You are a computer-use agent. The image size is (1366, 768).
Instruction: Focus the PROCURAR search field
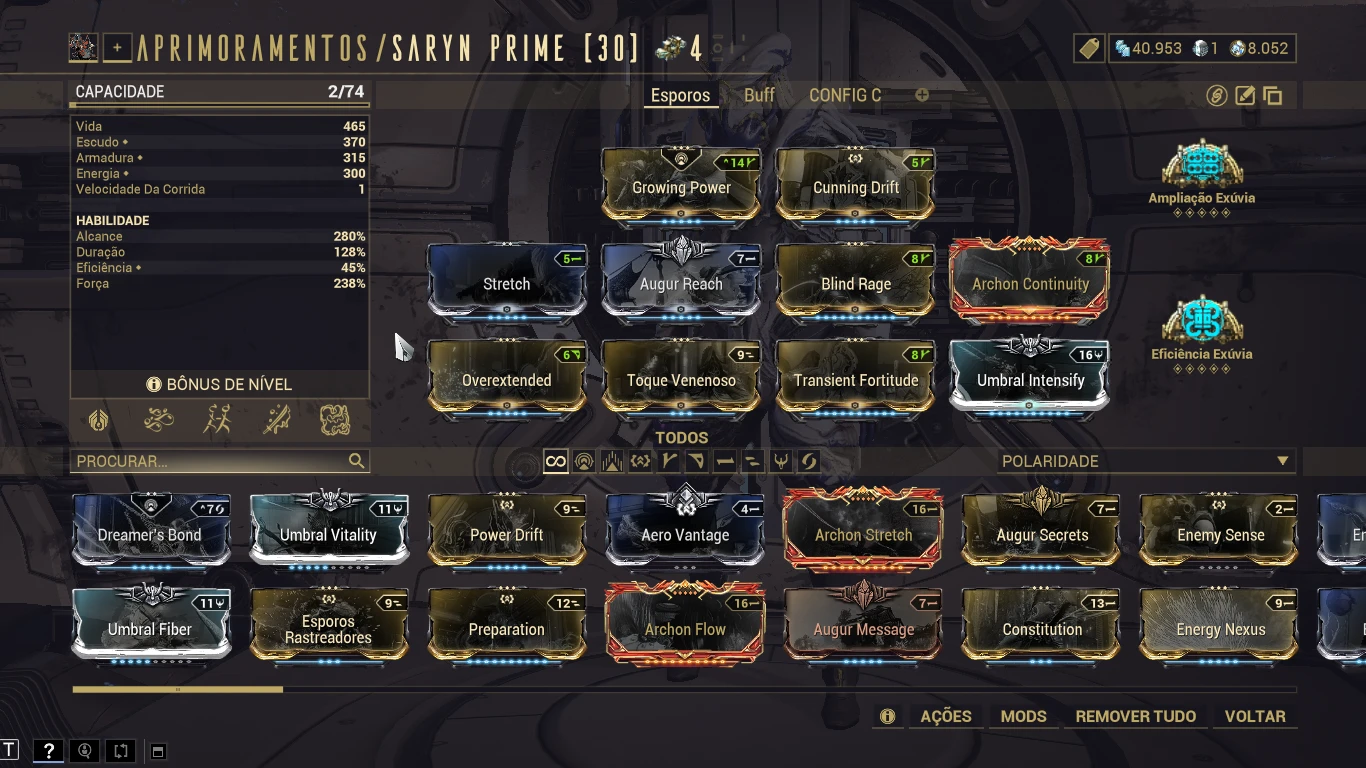tap(210, 461)
